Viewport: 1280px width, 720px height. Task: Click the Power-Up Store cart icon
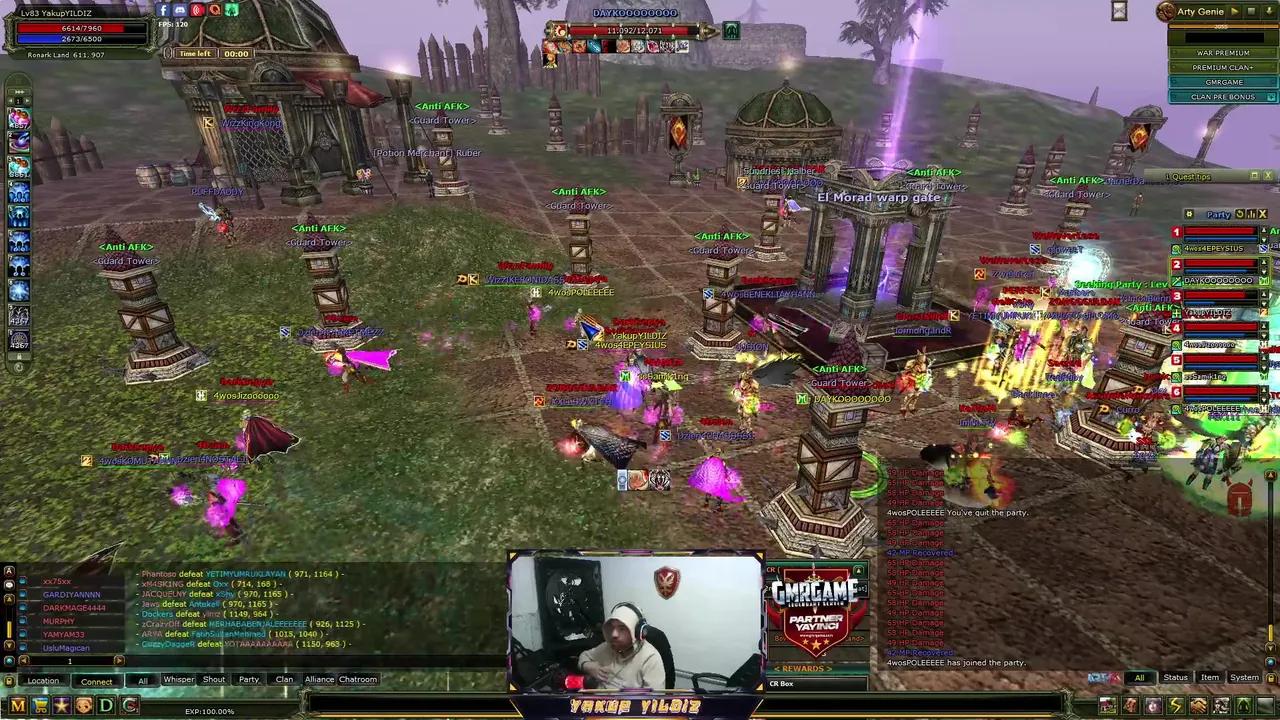[x=40, y=706]
